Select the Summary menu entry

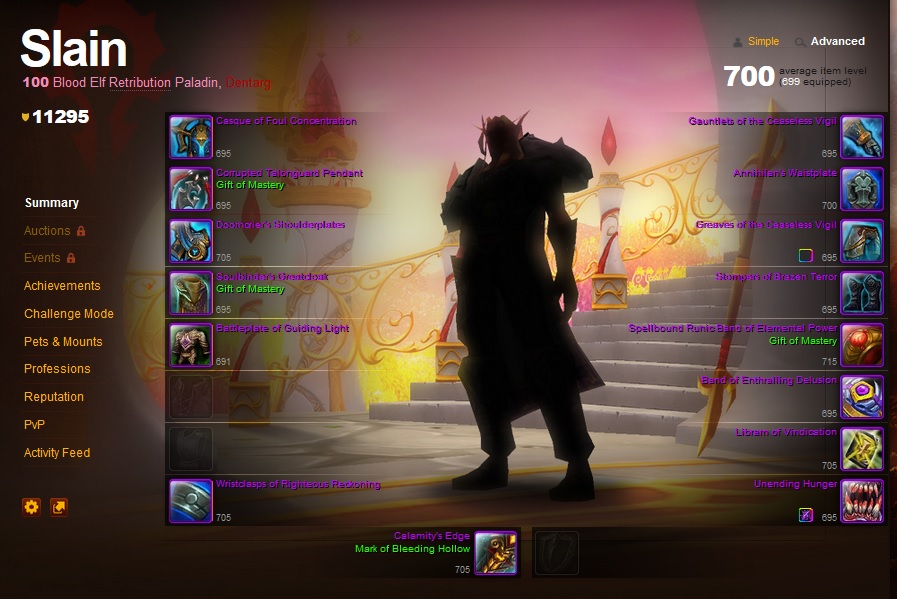(x=51, y=203)
